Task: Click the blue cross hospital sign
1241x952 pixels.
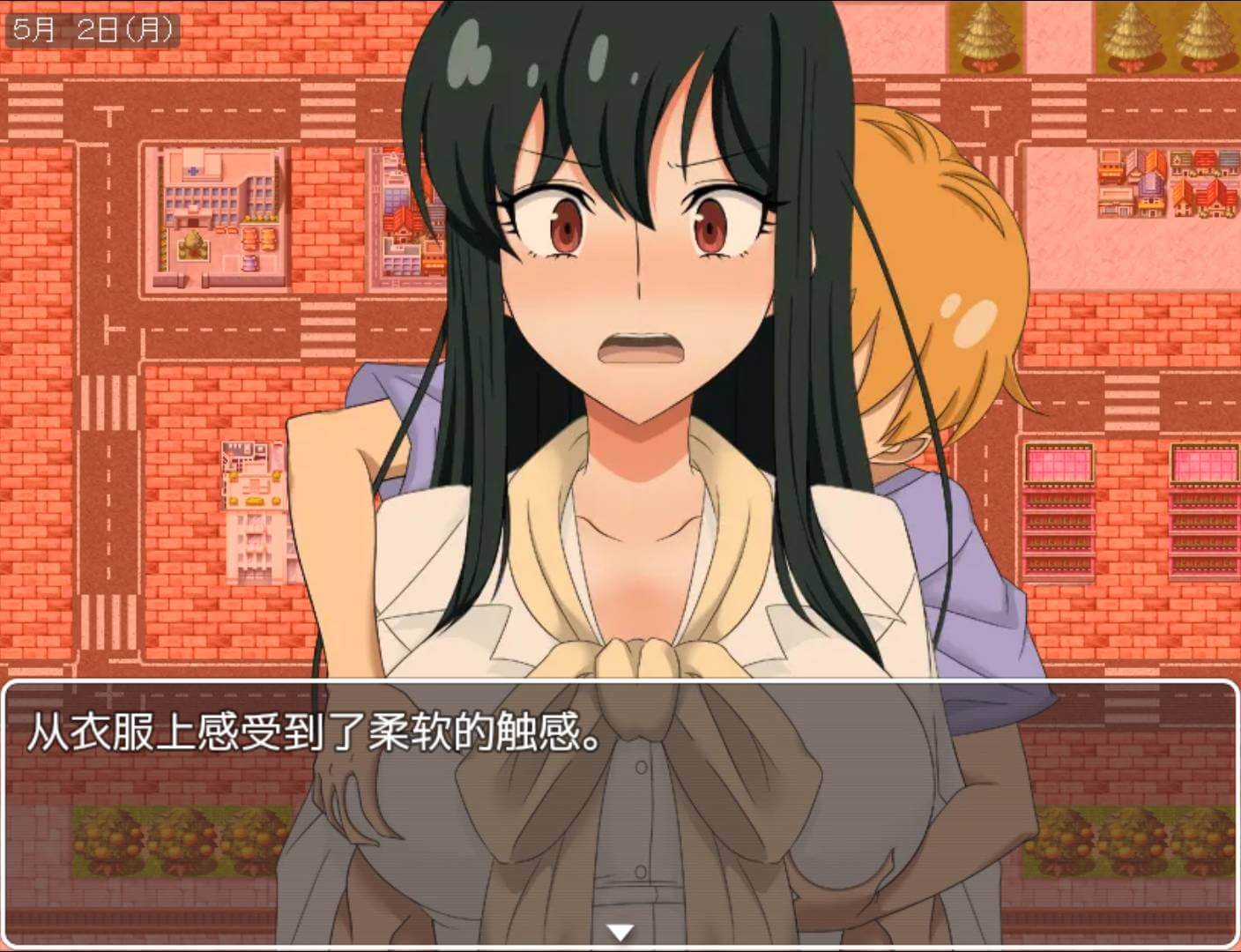Action: coord(193,170)
